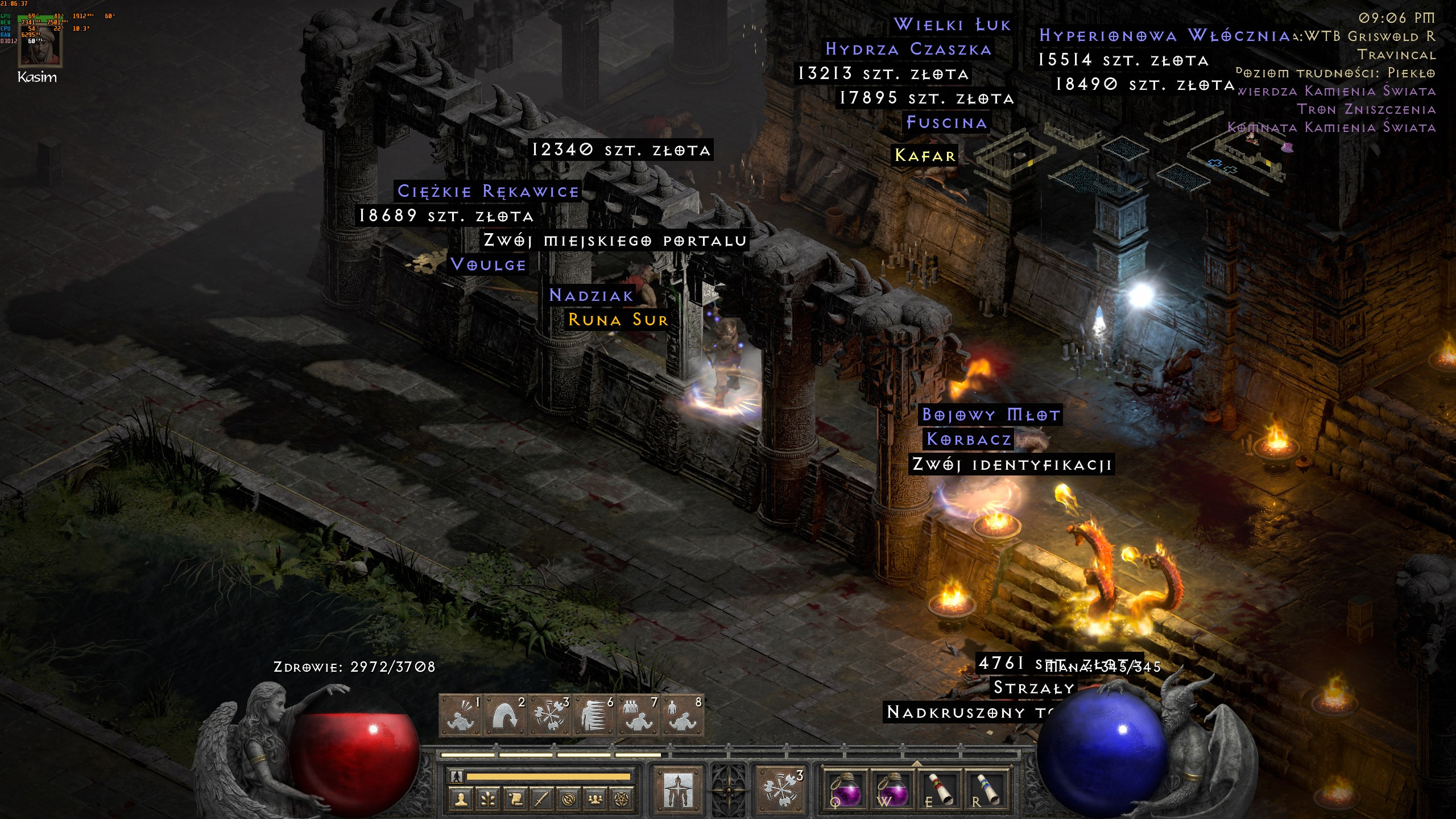Image resolution: width=1456 pixels, height=819 pixels.
Task: Open the left mouse button skill selector
Action: (x=678, y=789)
